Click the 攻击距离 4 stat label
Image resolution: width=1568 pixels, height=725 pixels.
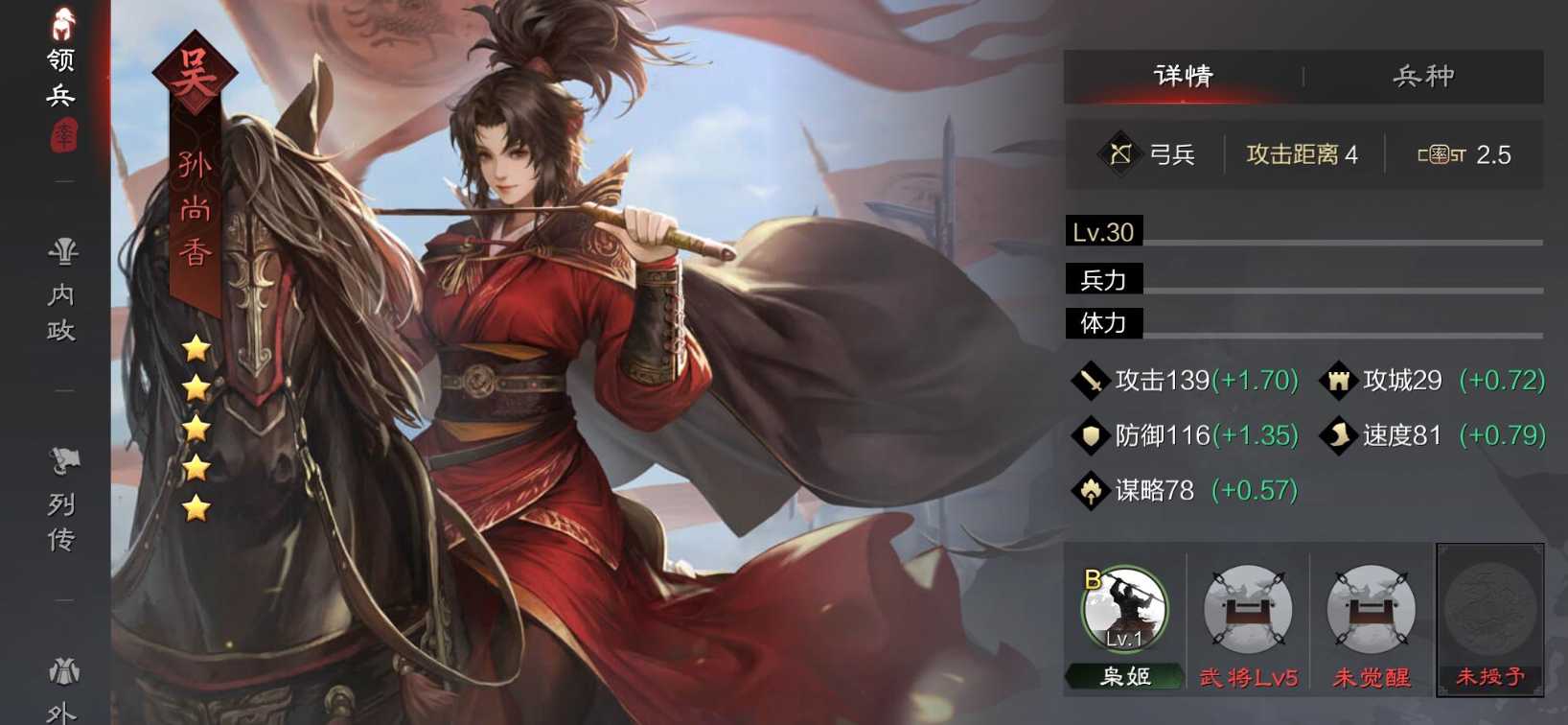[1301, 153]
